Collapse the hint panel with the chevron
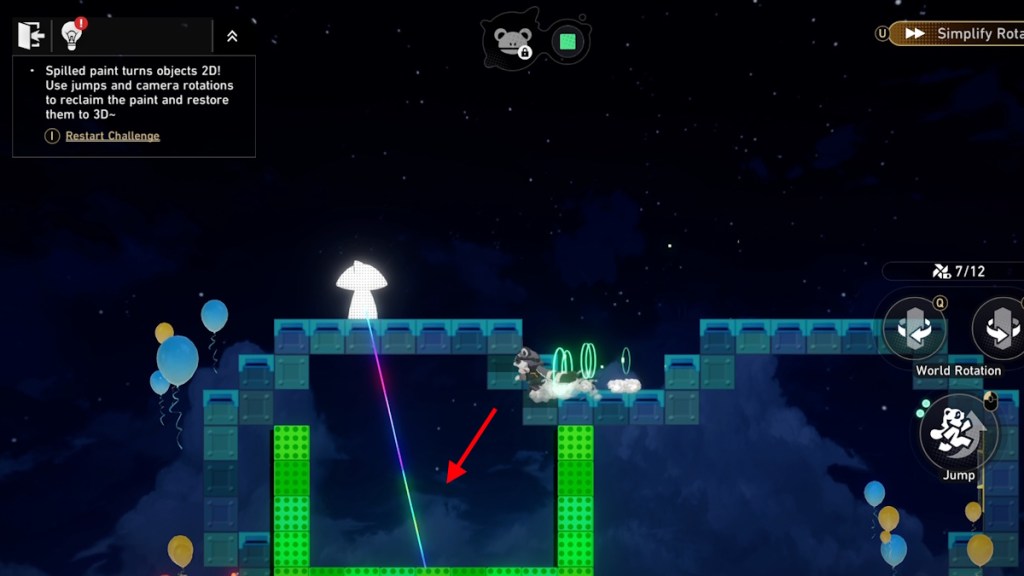 click(x=232, y=36)
